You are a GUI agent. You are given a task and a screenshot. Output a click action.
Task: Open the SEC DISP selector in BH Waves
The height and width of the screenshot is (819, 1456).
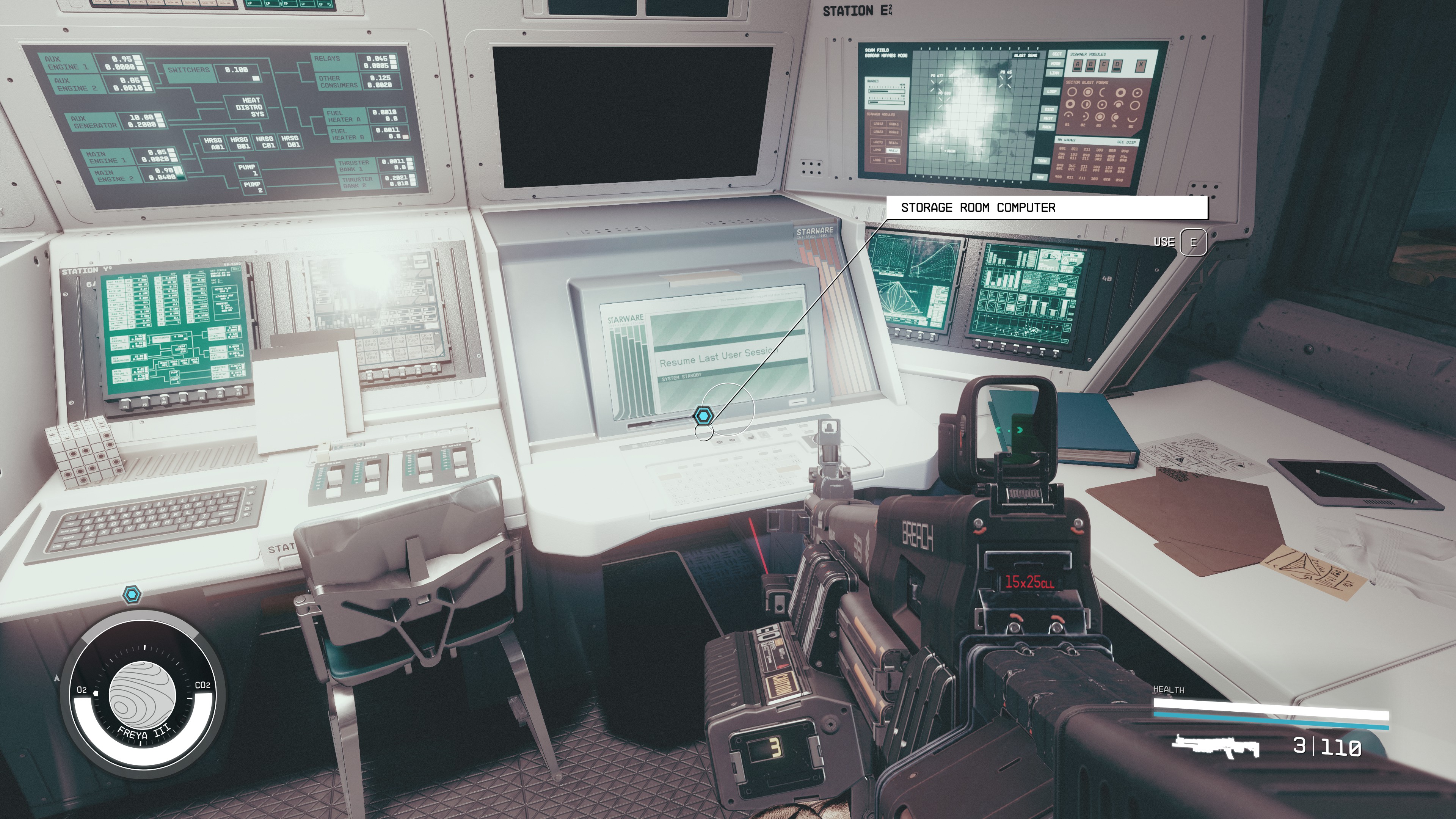coord(1127,143)
